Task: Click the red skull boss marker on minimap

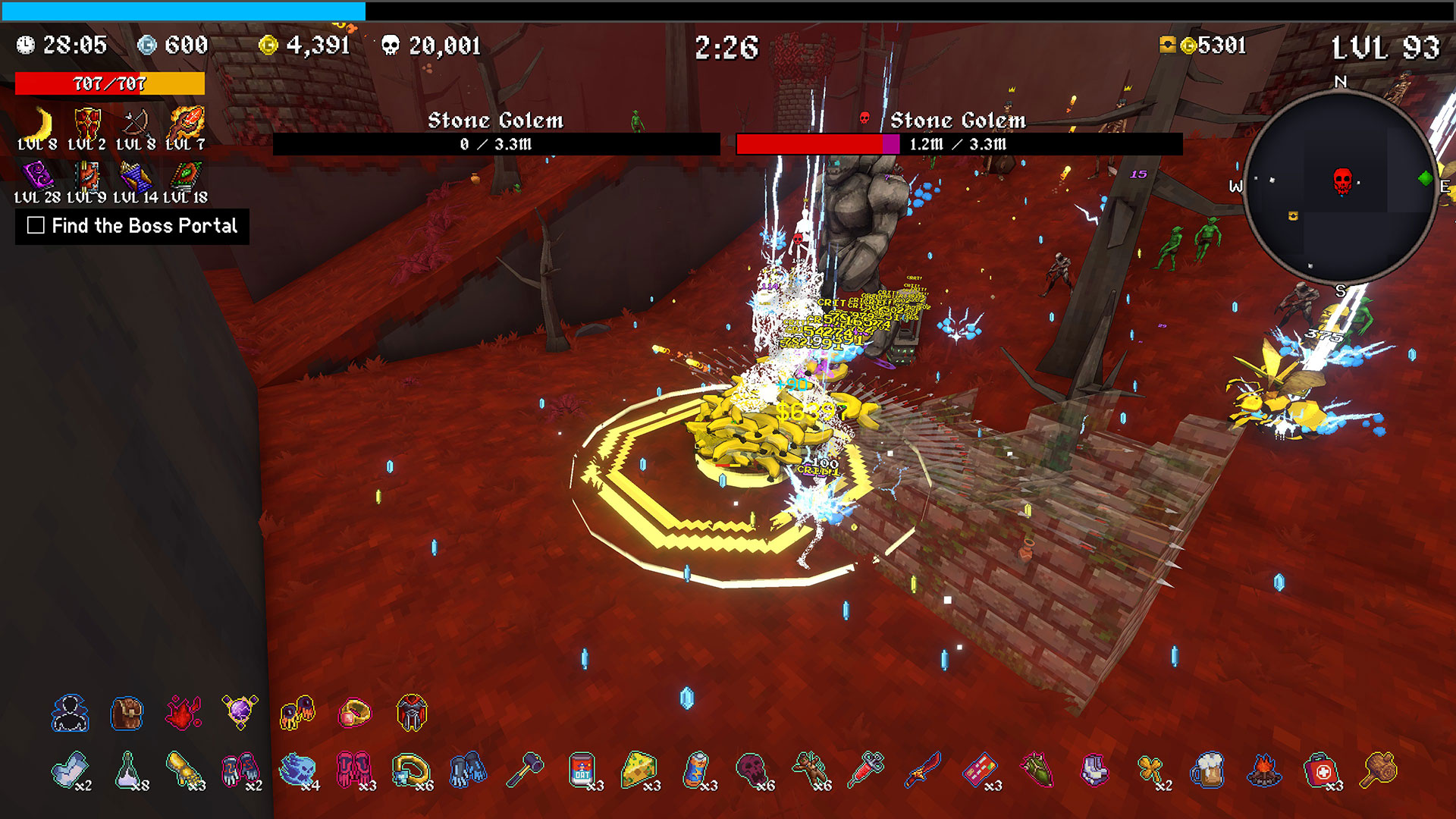Action: (x=1342, y=180)
